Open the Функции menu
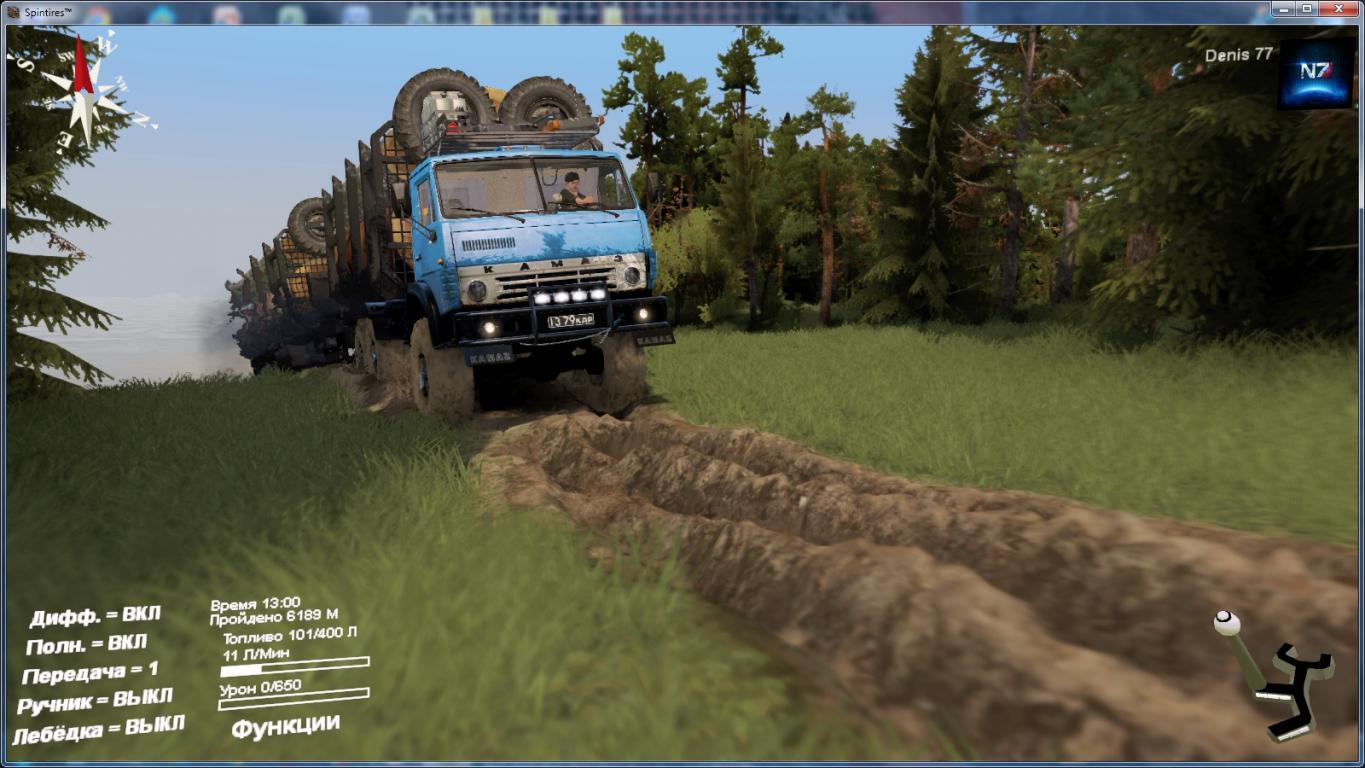 (x=286, y=725)
